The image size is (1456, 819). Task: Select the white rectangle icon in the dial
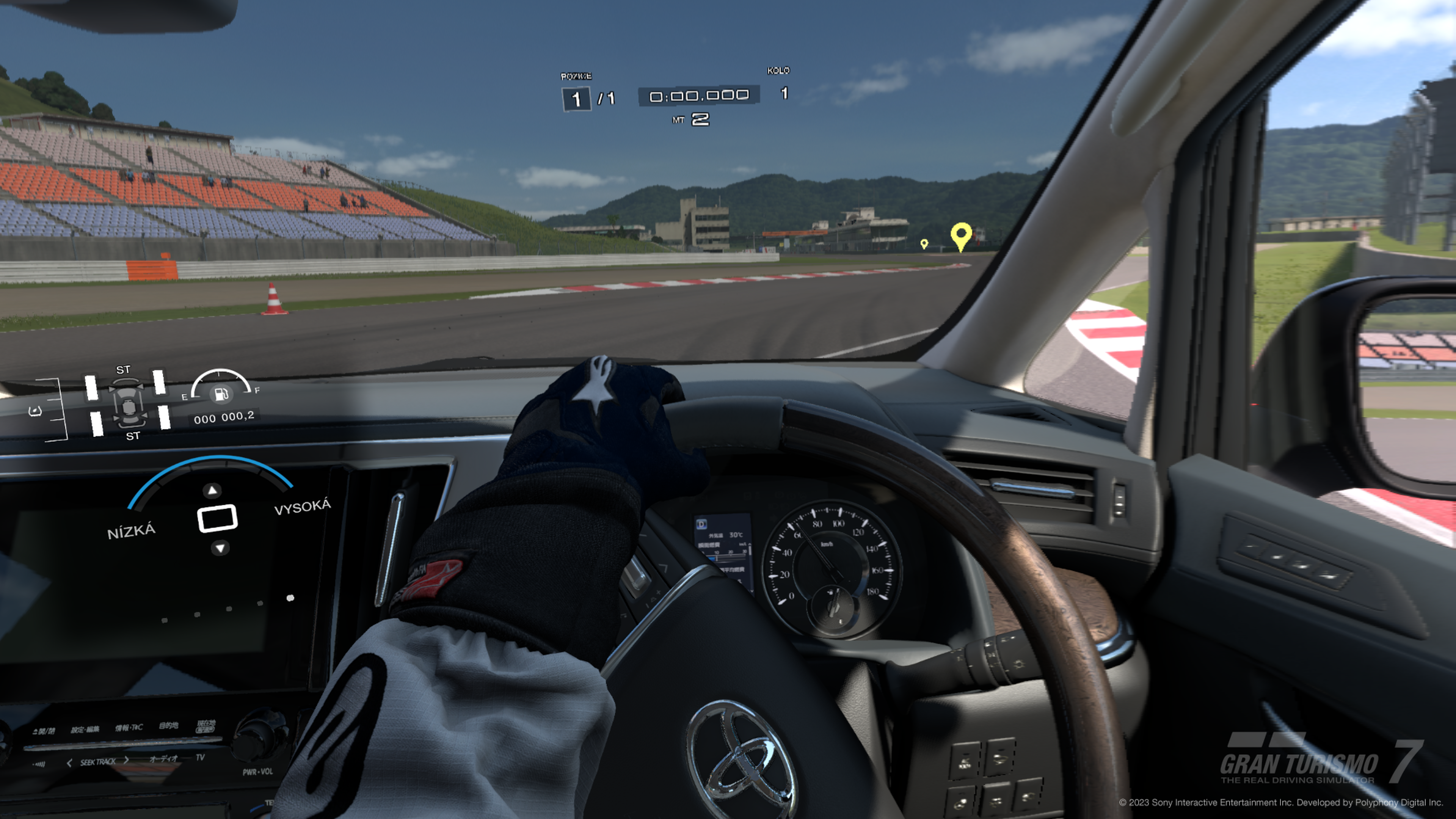(217, 518)
